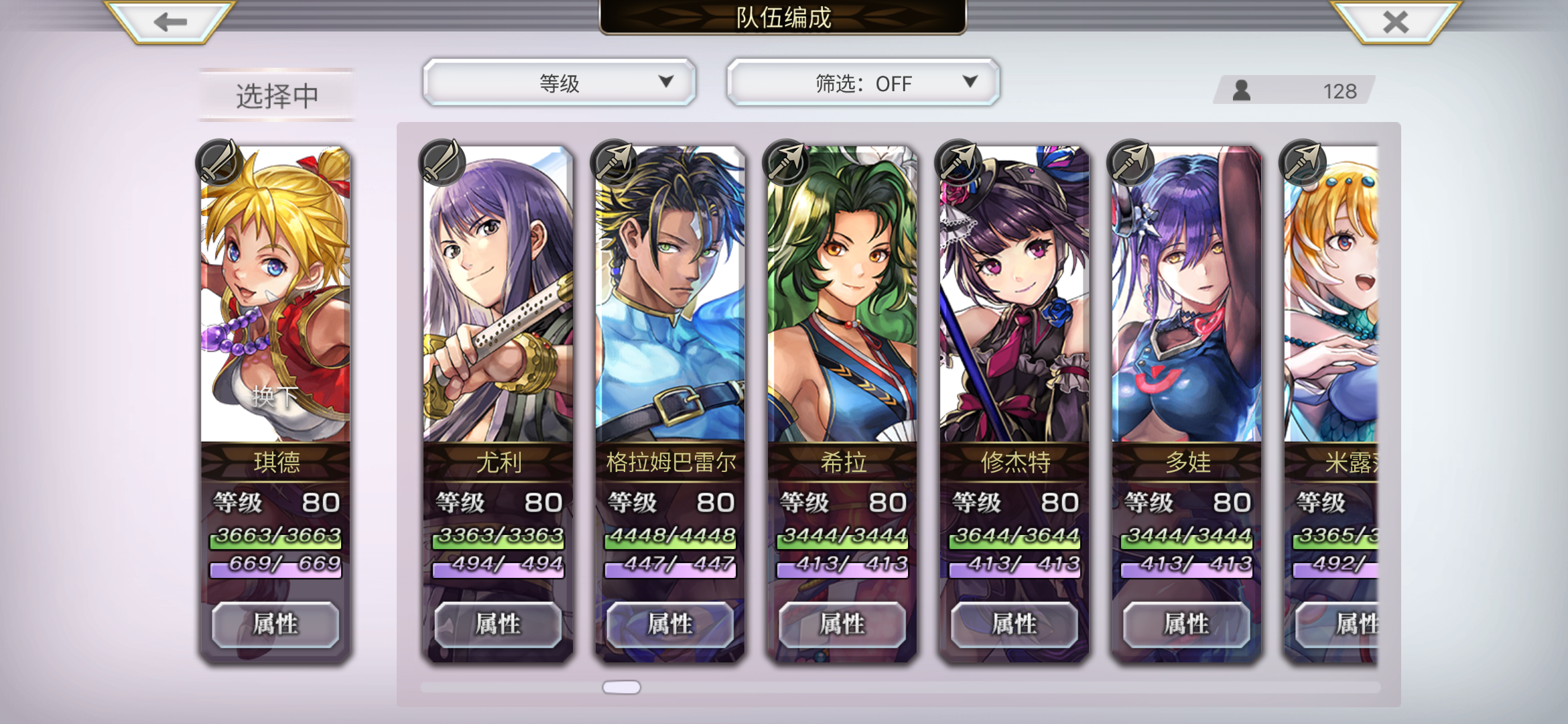Open 尤利's 属性 attribute details
1568x724 pixels.
pyautogui.click(x=497, y=623)
